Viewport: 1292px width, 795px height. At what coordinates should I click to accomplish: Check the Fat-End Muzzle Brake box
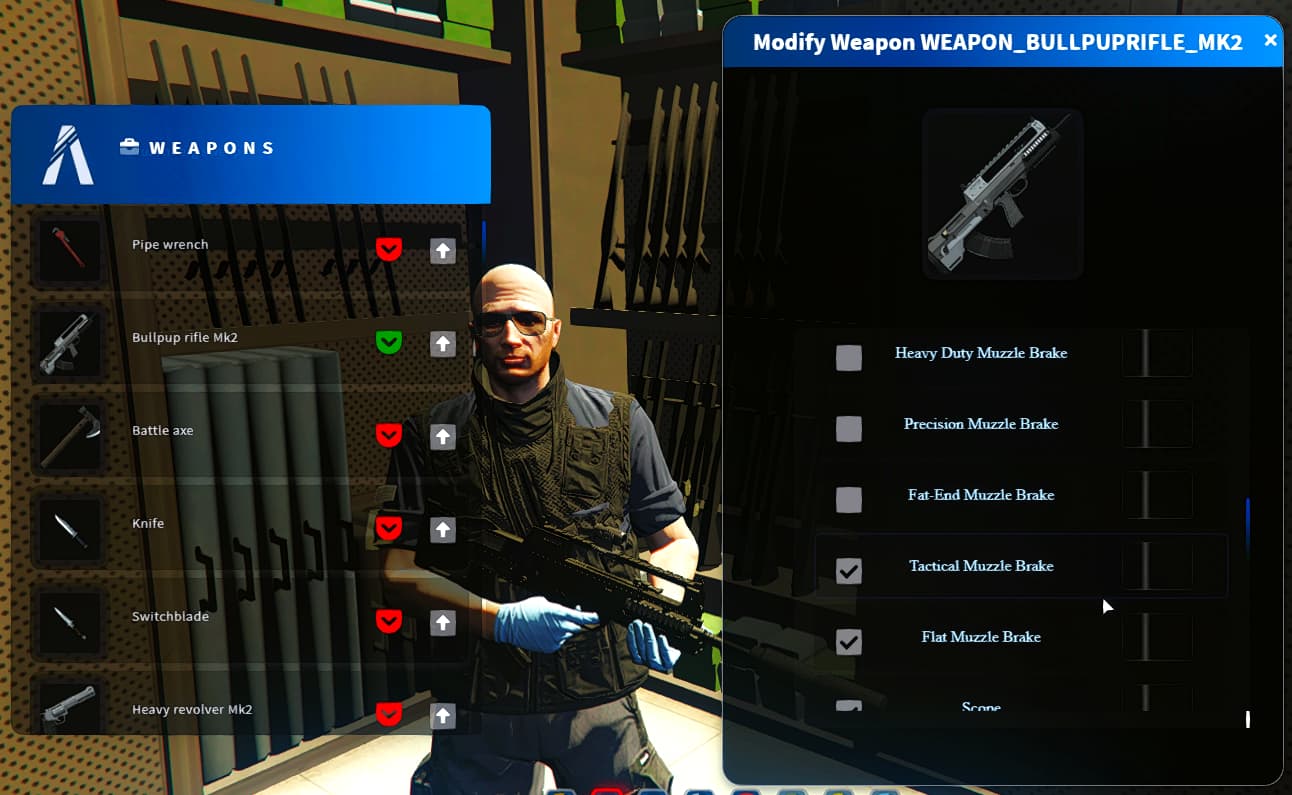tap(849, 499)
